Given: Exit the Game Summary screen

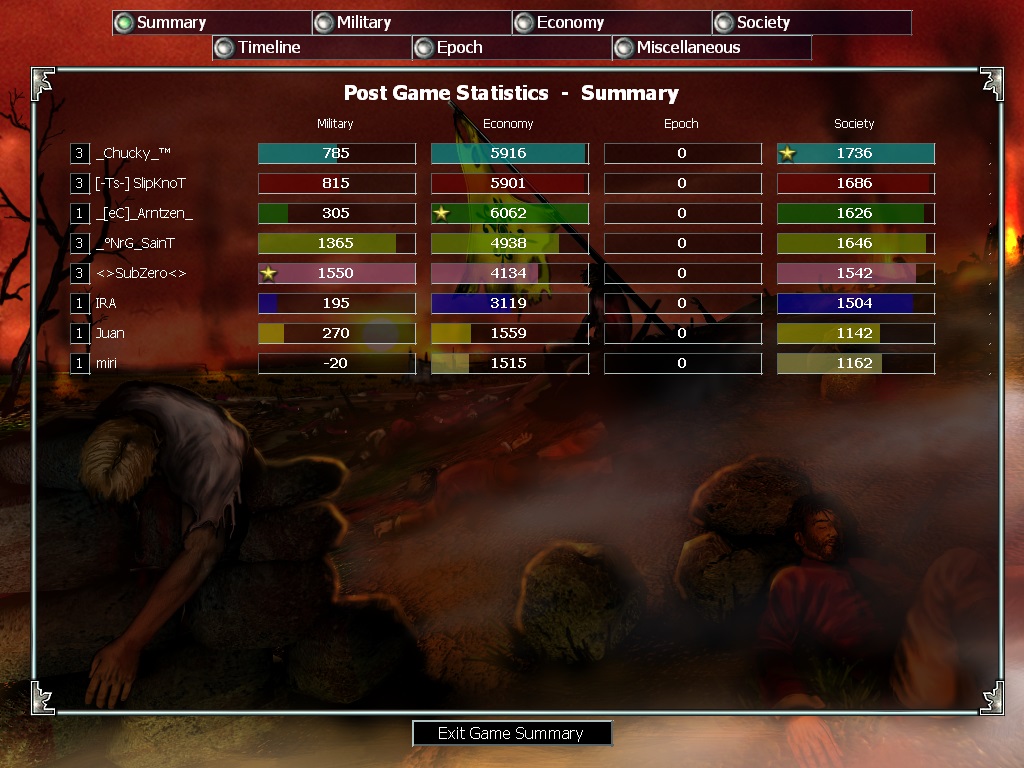Looking at the screenshot, I should pyautogui.click(x=511, y=733).
